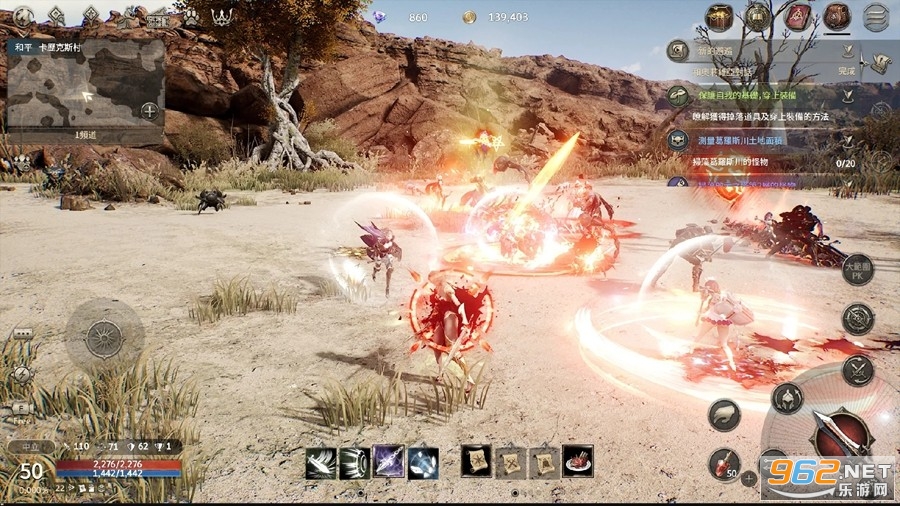
Task: Open the crown icon in top bar
Action: [222, 16]
